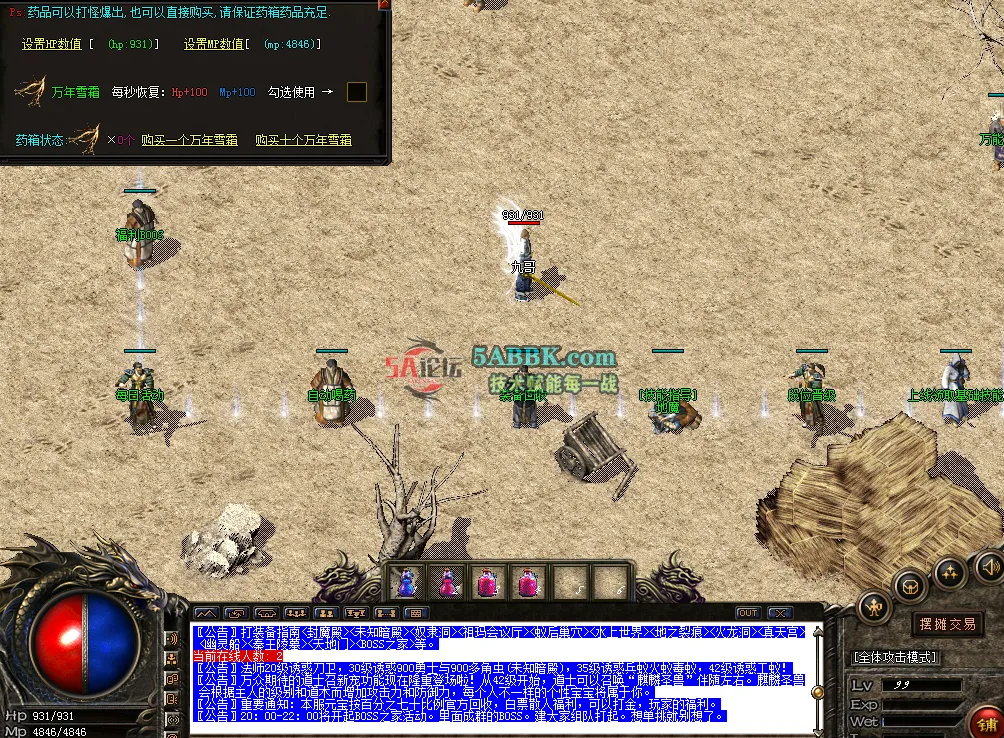Open the bag via the chest icon
This screenshot has height=738, width=1004.
(910, 585)
